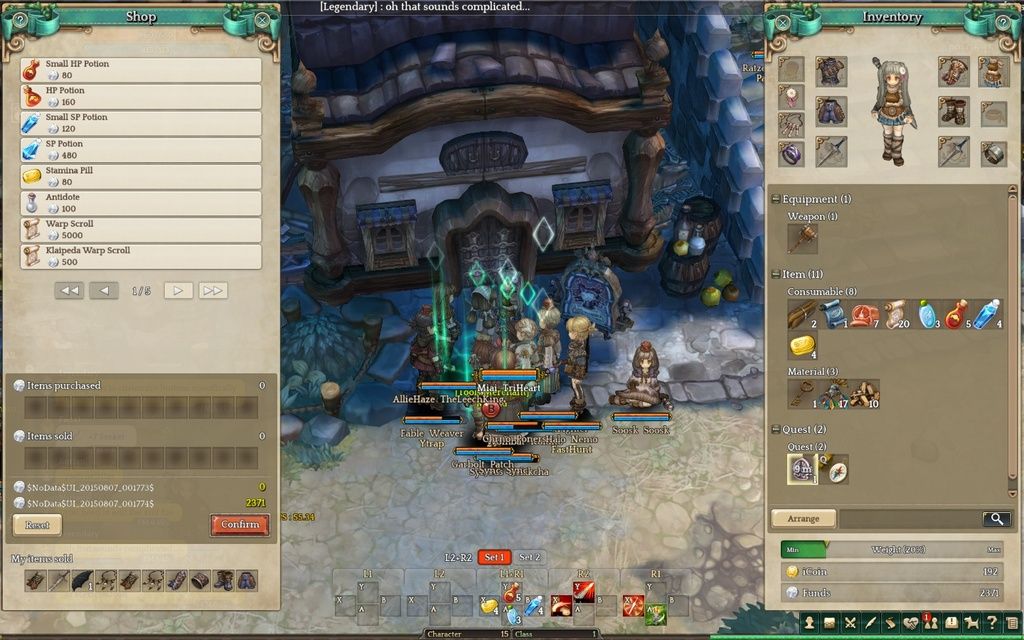The height and width of the screenshot is (640, 1024).
Task: Collapse the Equipment category
Action: 775,199
